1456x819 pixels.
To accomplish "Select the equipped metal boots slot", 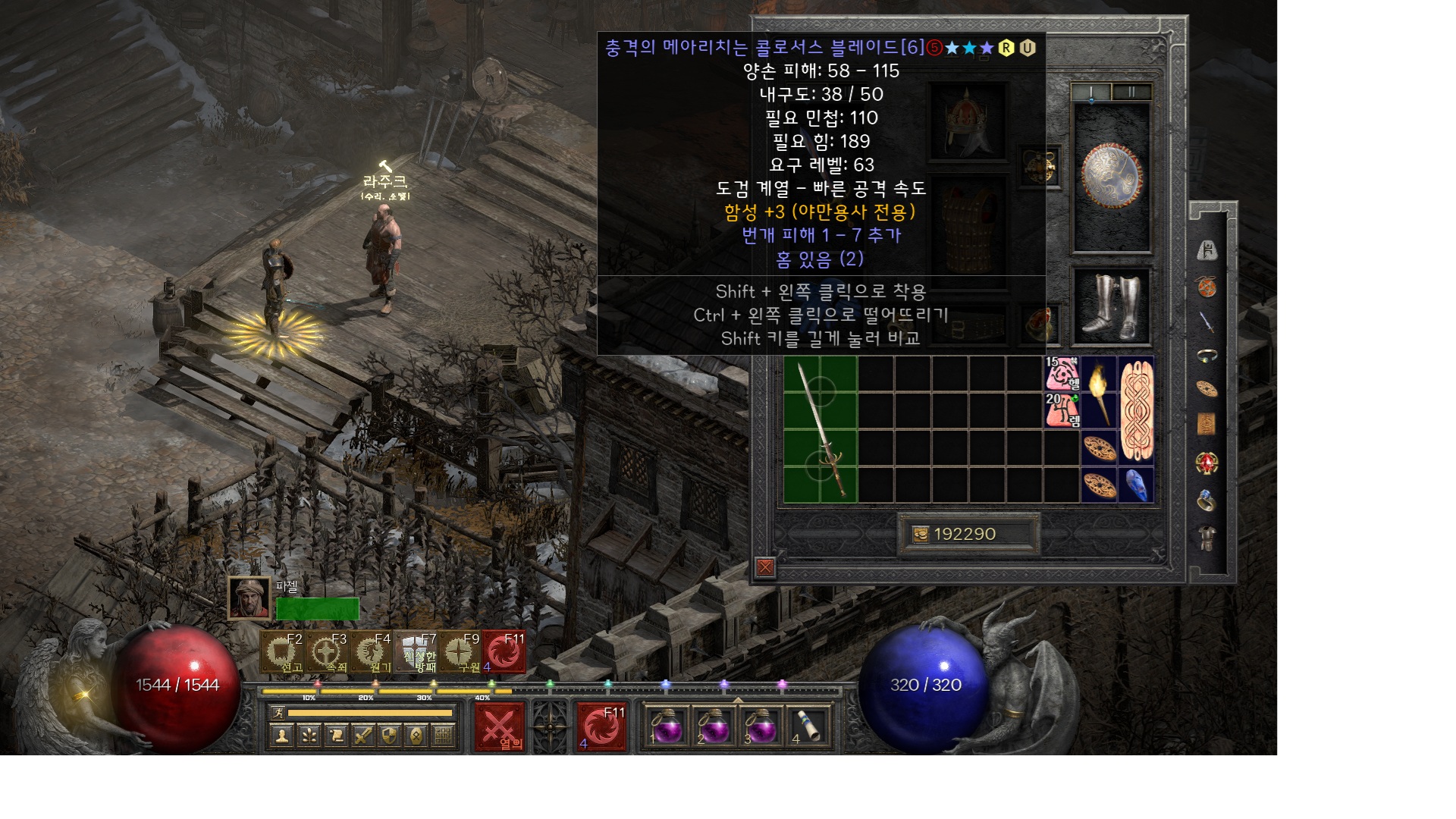I will tap(1111, 306).
